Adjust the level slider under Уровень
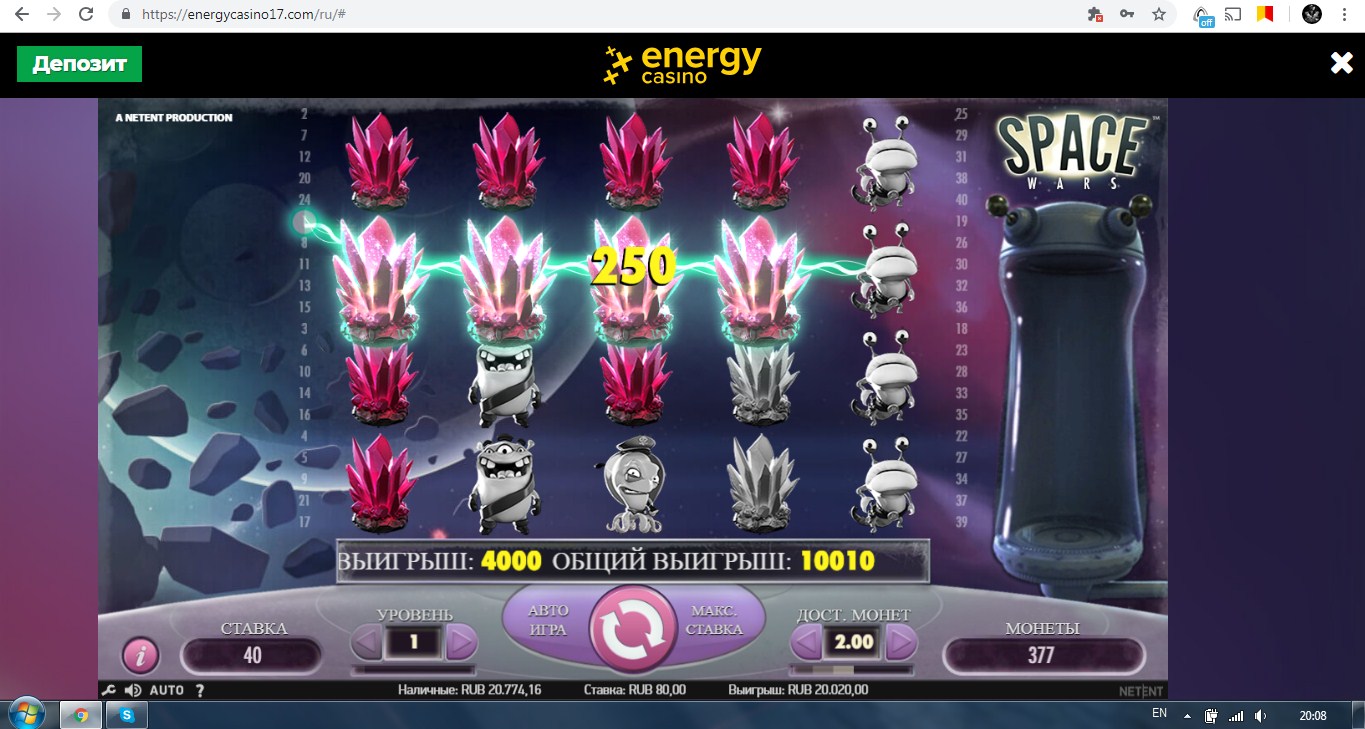Viewport: 1365px width, 729px height. (x=413, y=669)
